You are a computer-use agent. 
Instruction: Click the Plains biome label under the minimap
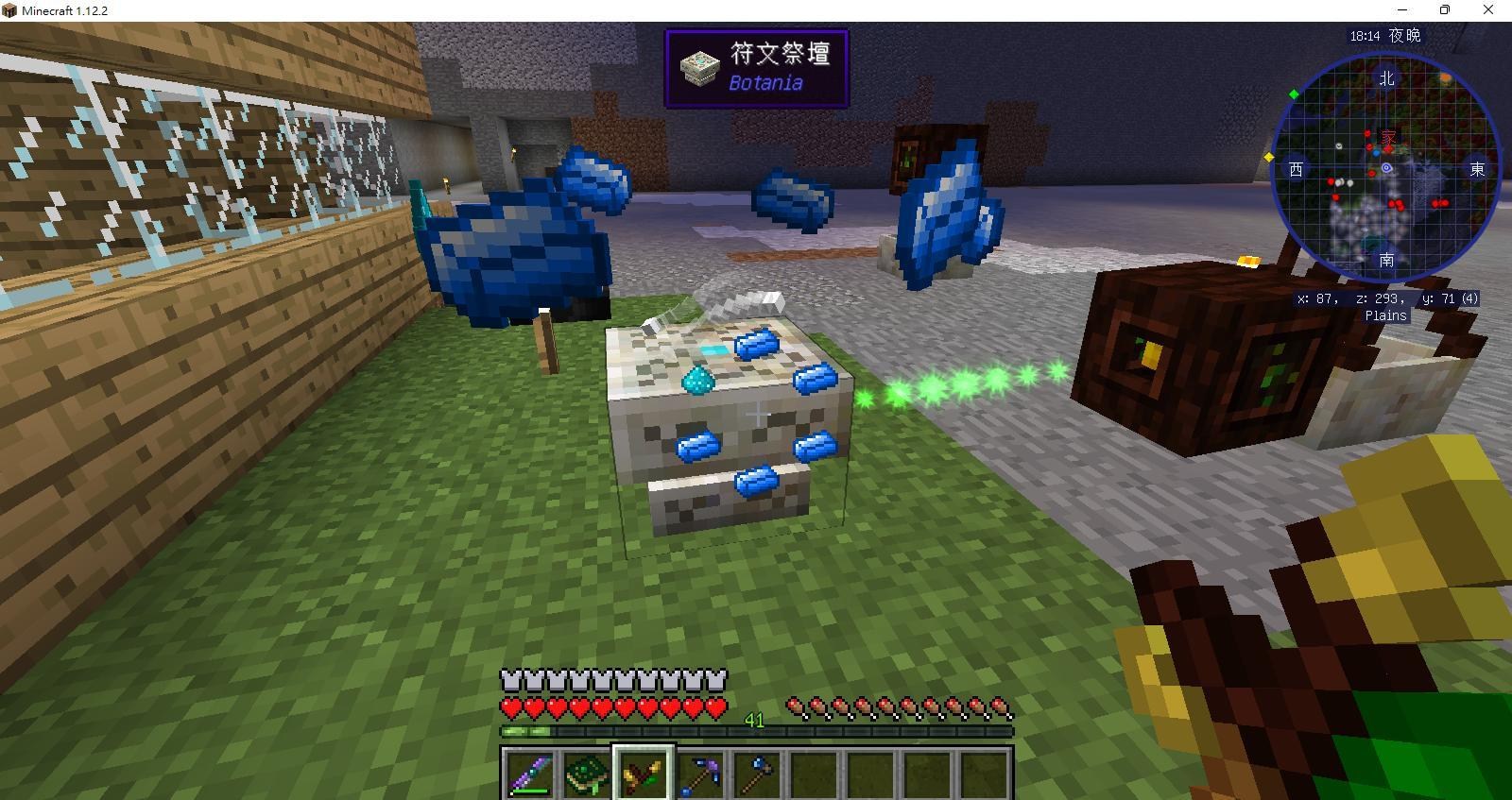[1386, 315]
